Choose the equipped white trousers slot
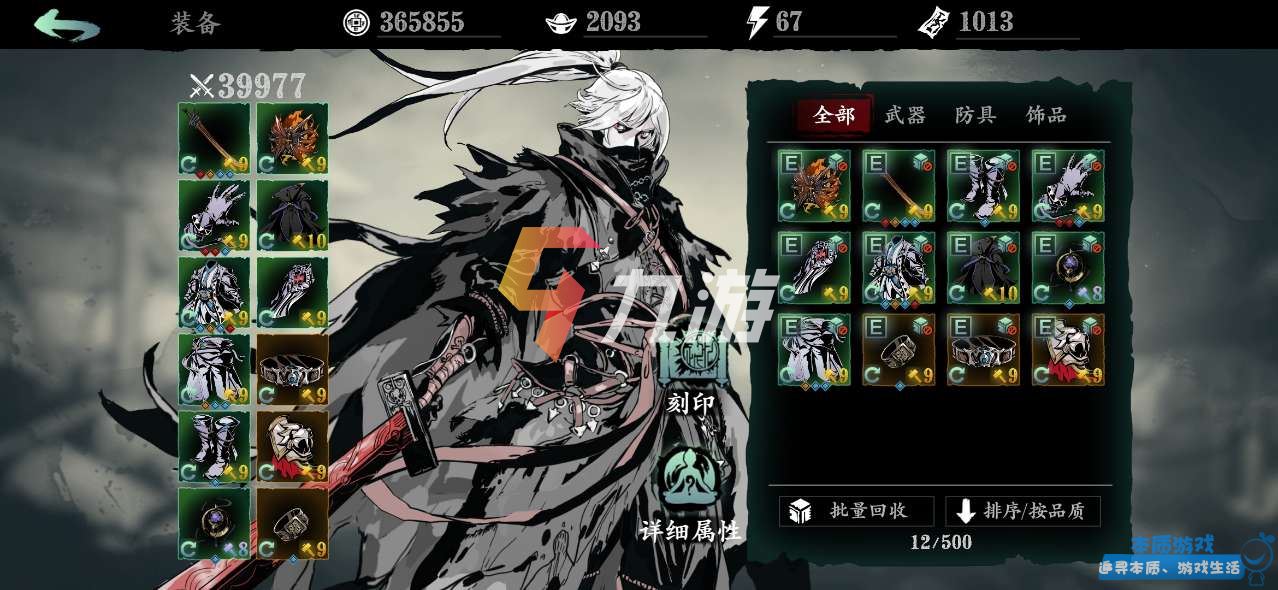The image size is (1278, 590). (214, 369)
